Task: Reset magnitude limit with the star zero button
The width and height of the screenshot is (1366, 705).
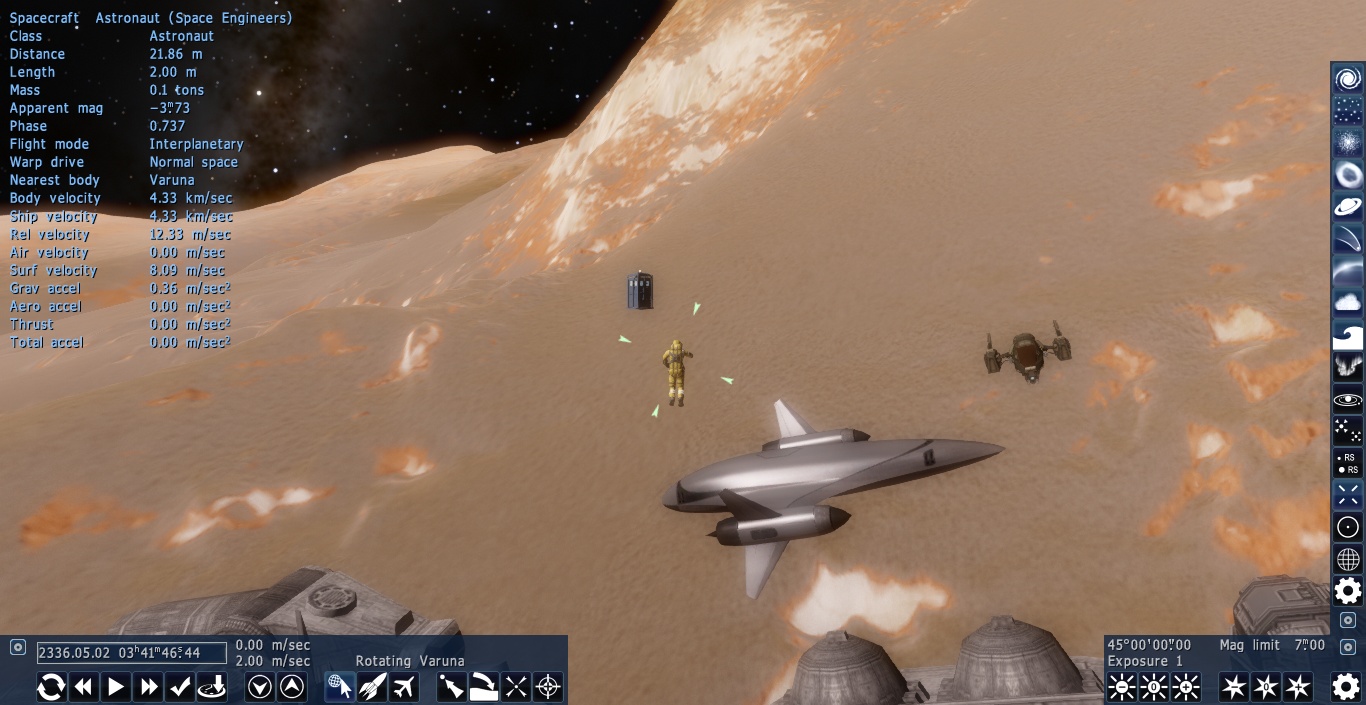Action: coord(1266,687)
